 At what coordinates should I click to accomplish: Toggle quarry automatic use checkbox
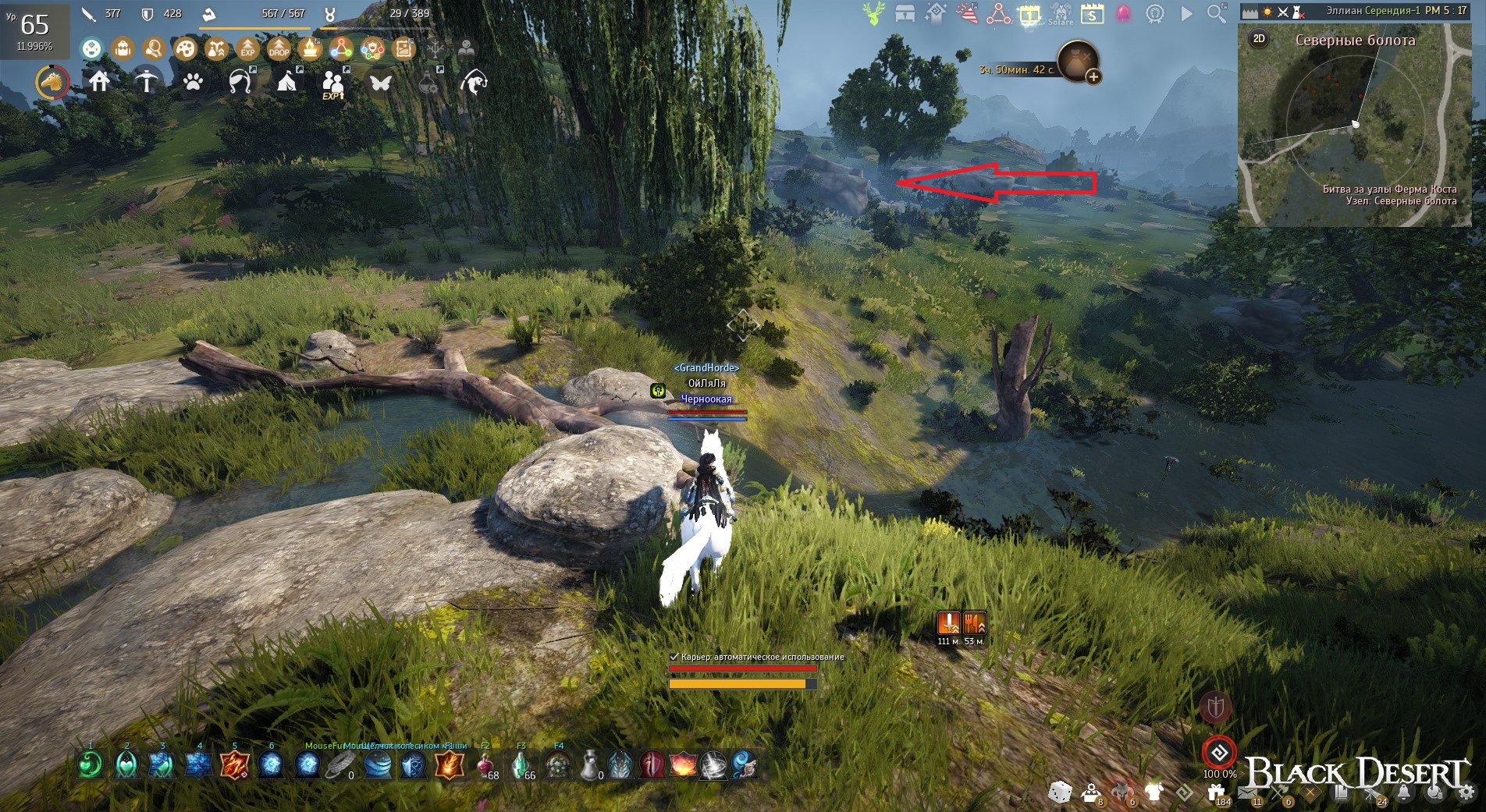click(674, 657)
